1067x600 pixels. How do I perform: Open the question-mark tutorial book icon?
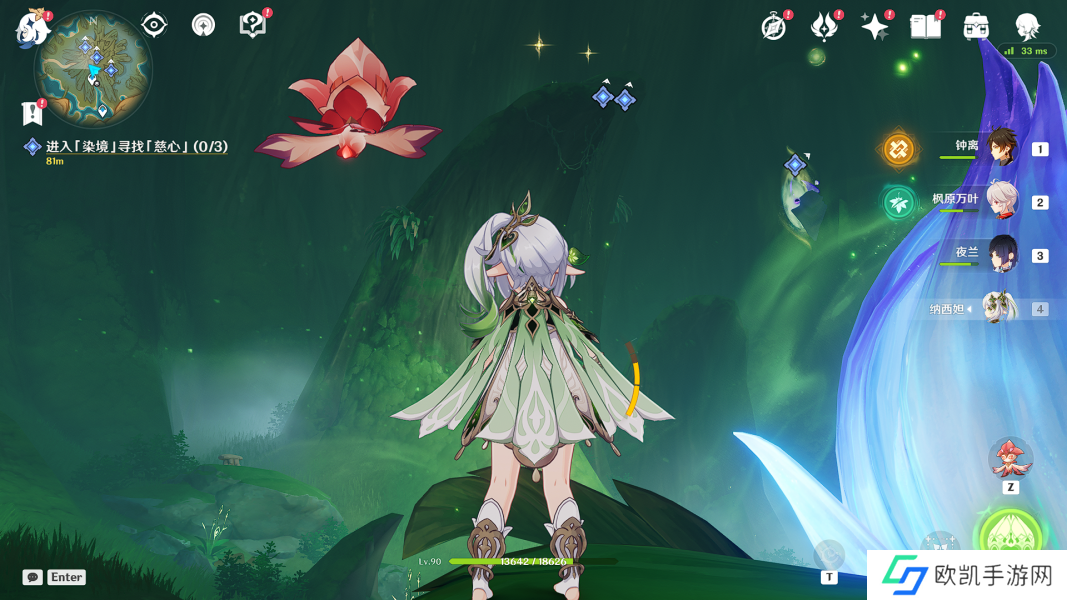click(253, 25)
